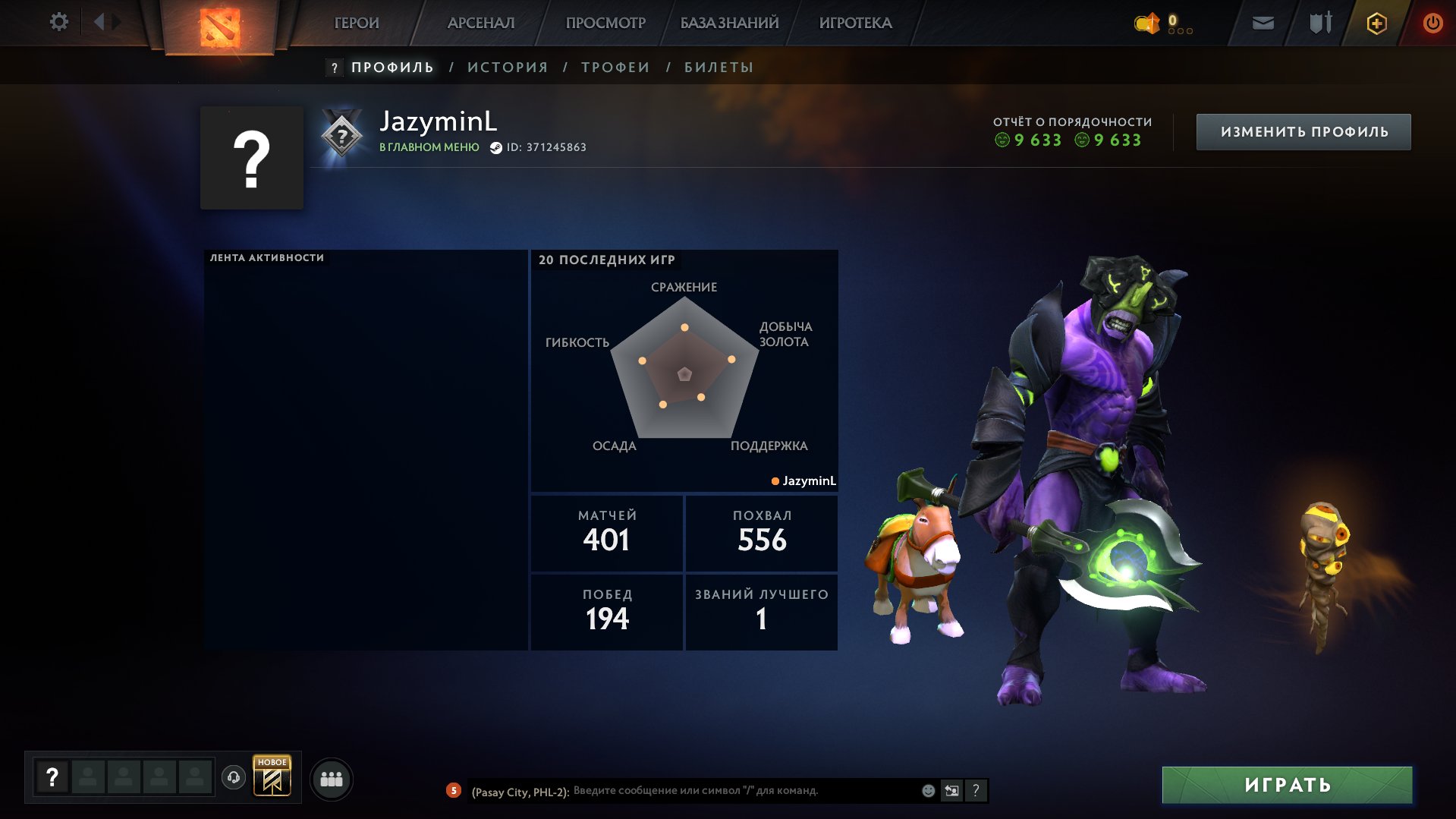Viewport: 1456px width, 819px height.
Task: Click the navigation back arrow
Action: (x=98, y=22)
